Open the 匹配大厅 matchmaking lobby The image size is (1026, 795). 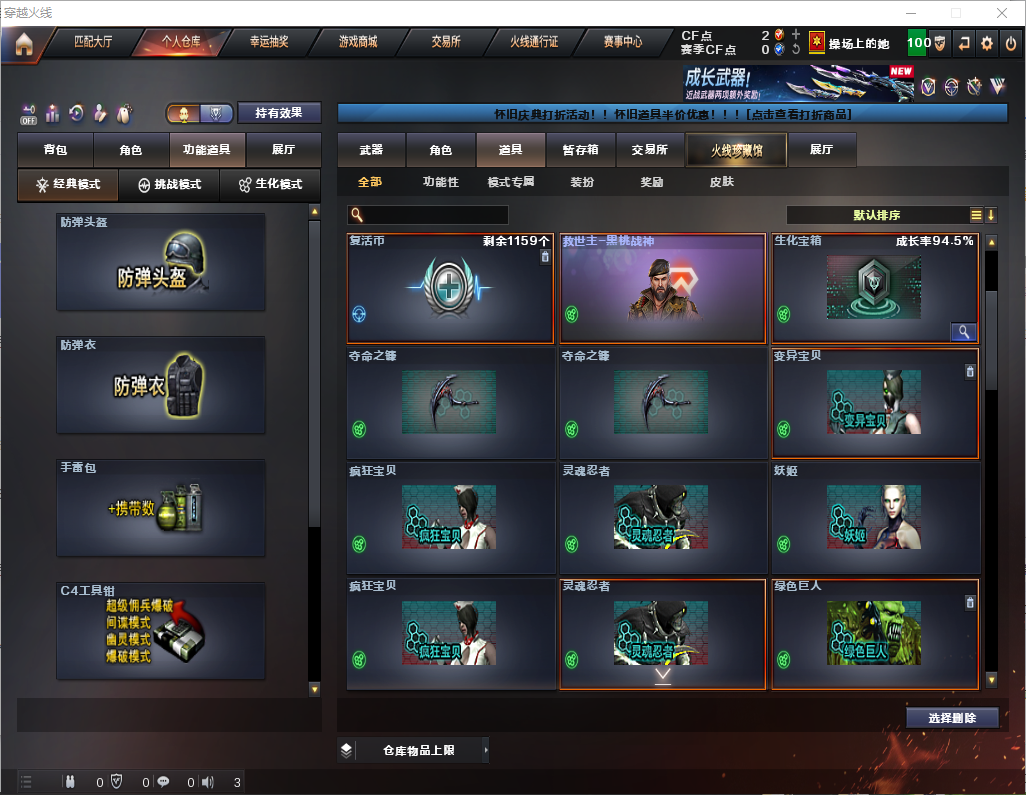click(x=93, y=43)
